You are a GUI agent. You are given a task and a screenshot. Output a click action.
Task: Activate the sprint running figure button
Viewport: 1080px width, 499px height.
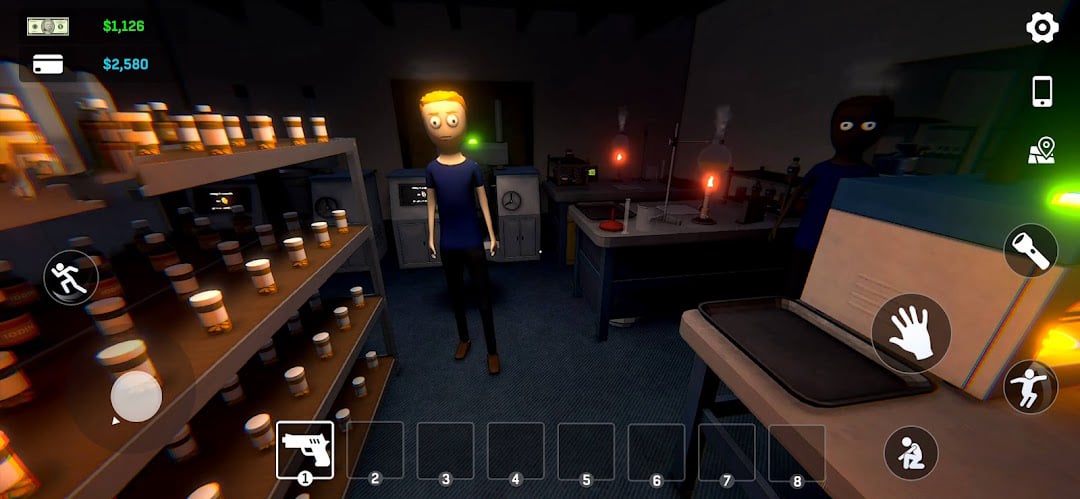(71, 277)
